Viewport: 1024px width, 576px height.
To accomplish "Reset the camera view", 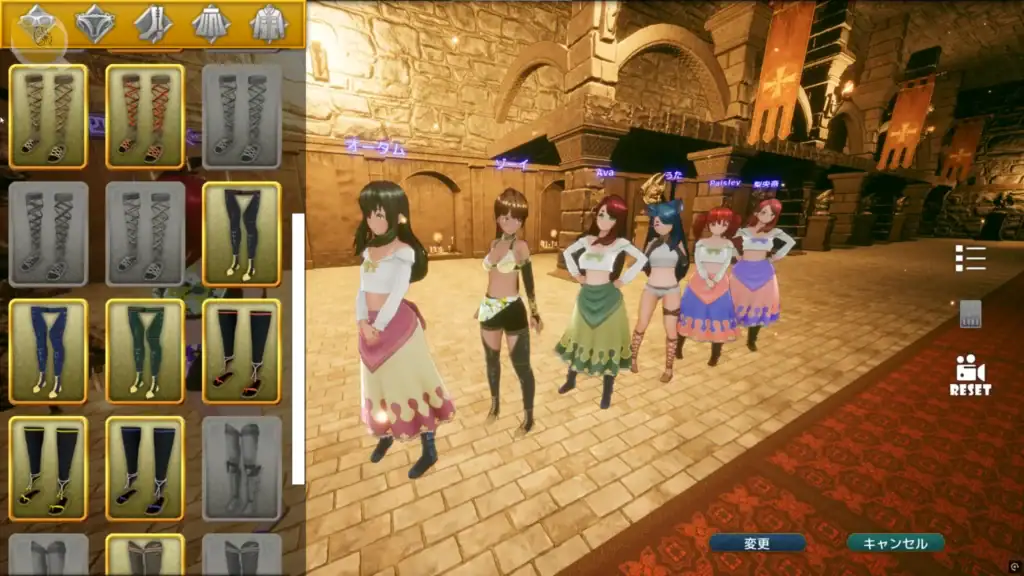I will tap(970, 375).
